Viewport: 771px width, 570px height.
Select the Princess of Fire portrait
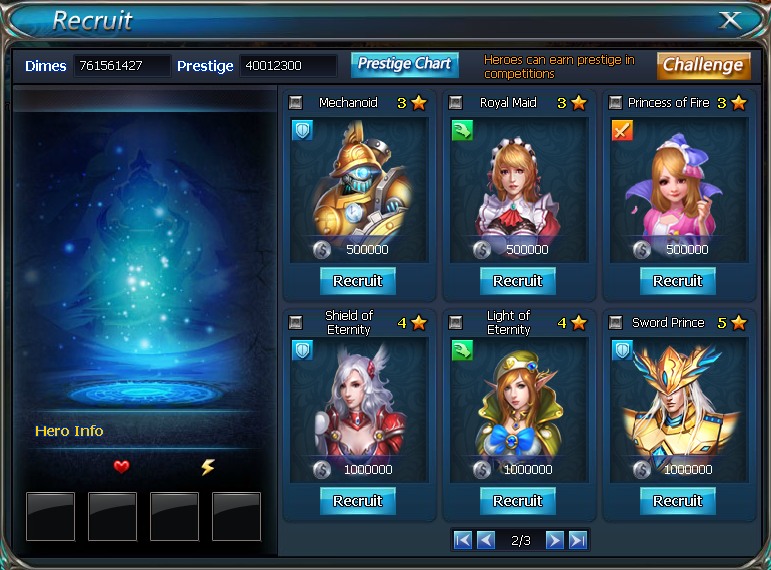pyautogui.click(x=677, y=180)
